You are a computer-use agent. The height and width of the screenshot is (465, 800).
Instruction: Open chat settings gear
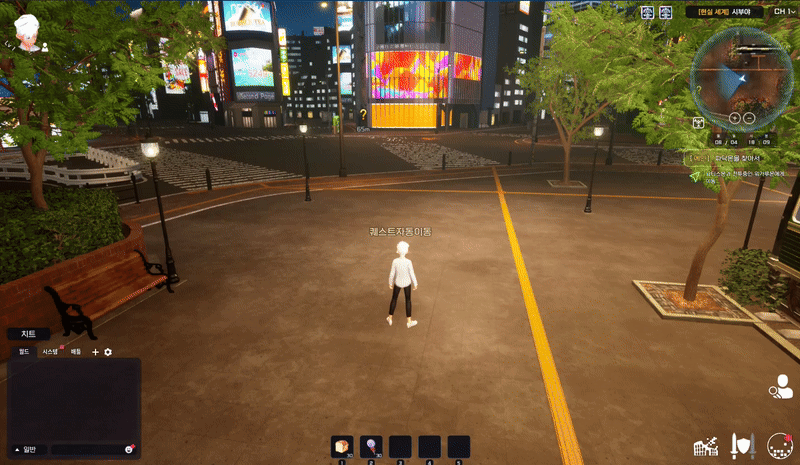(108, 352)
